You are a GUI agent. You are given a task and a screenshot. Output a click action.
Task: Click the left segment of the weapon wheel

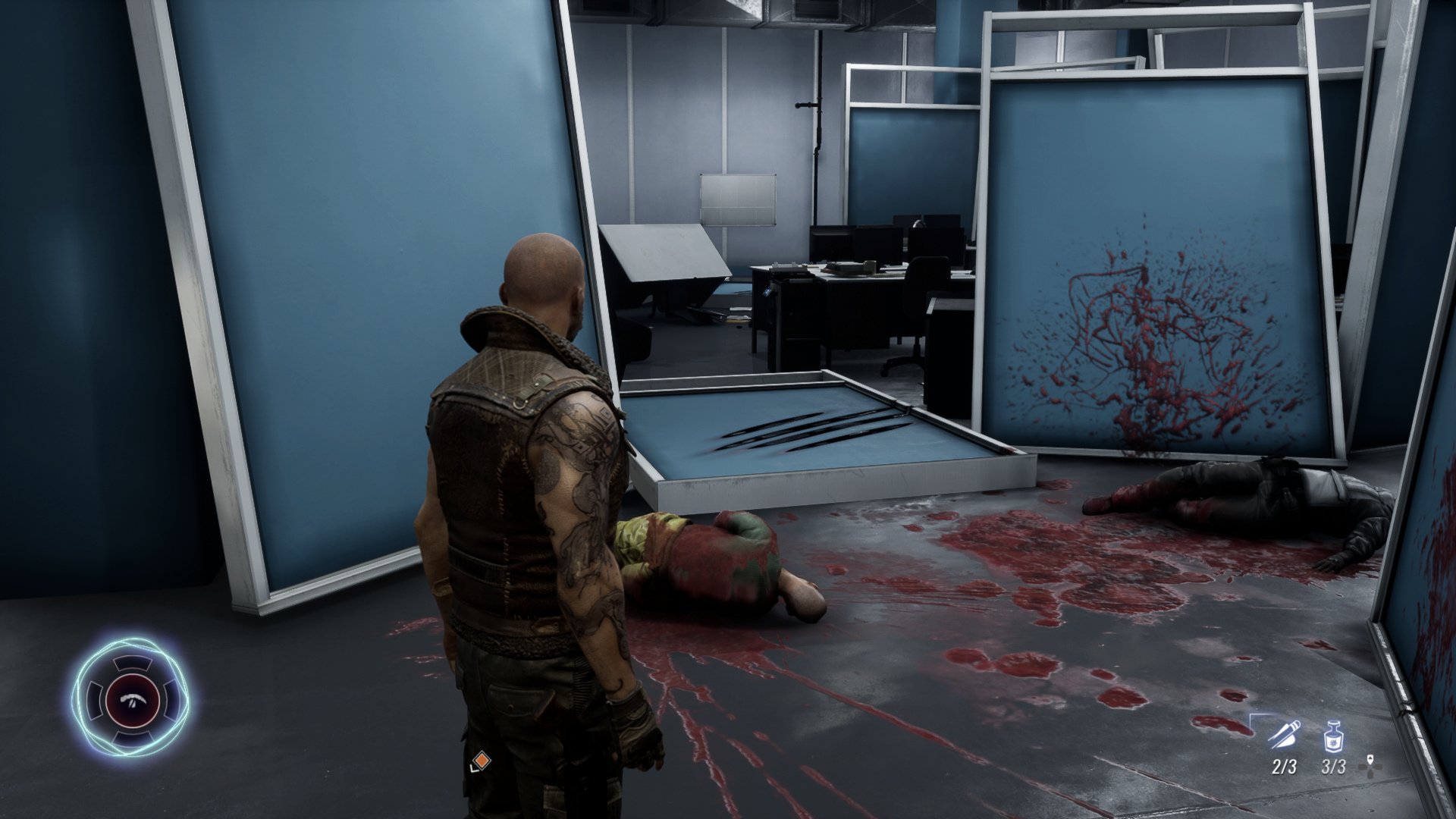pyautogui.click(x=94, y=699)
